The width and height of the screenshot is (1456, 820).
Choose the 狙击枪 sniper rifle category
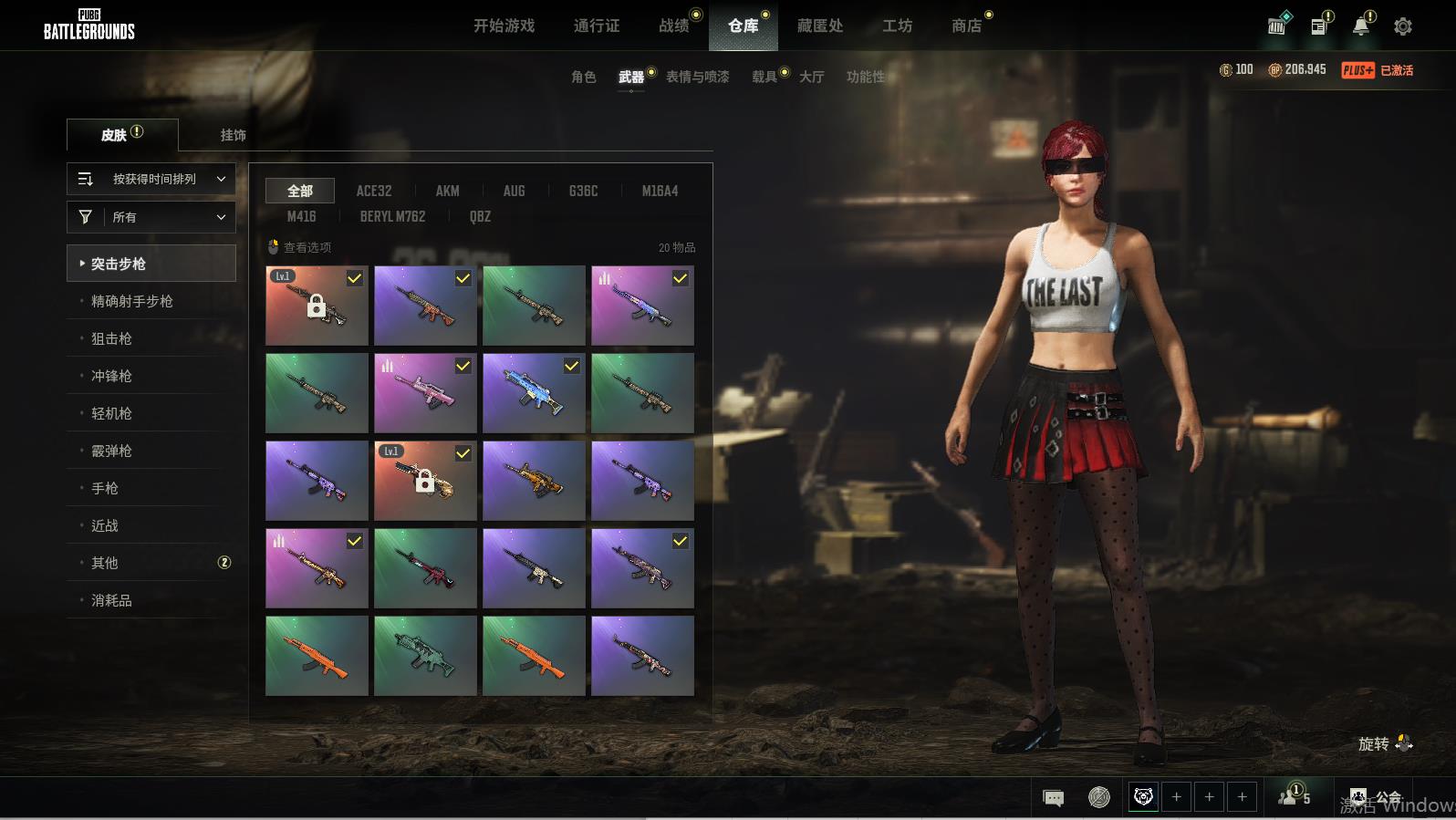tap(111, 338)
